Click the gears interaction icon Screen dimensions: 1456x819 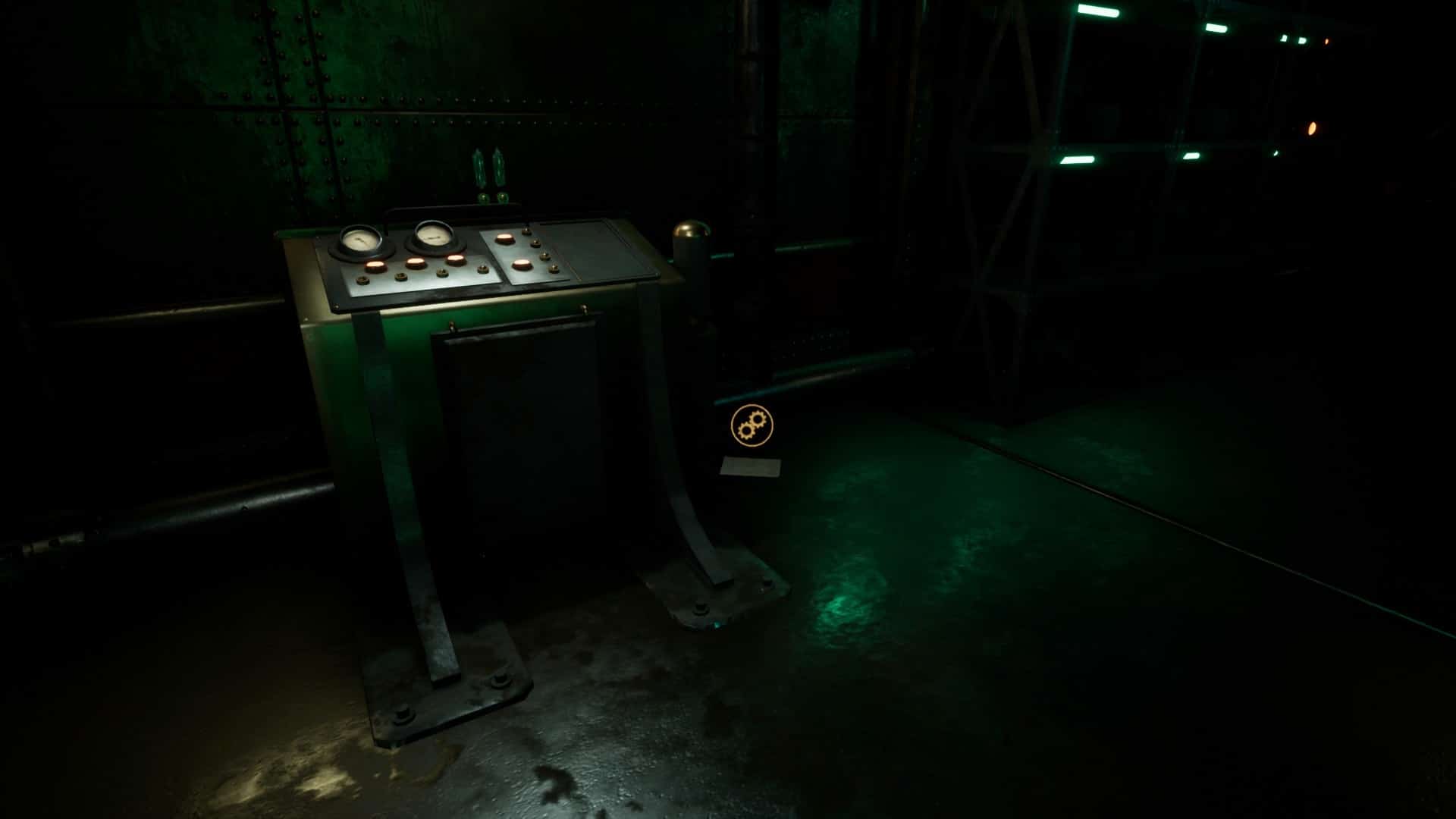751,425
